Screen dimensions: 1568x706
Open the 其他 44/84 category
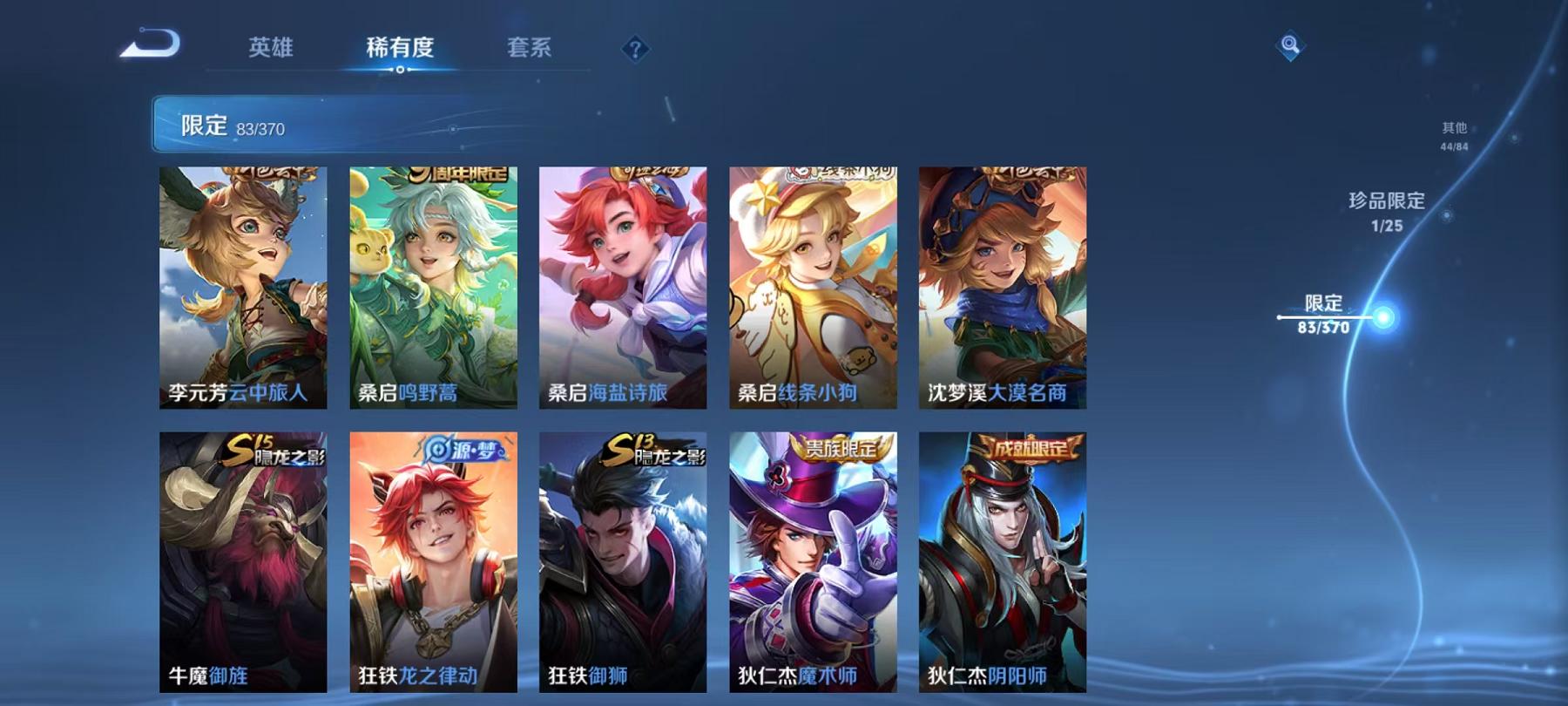click(x=1453, y=136)
